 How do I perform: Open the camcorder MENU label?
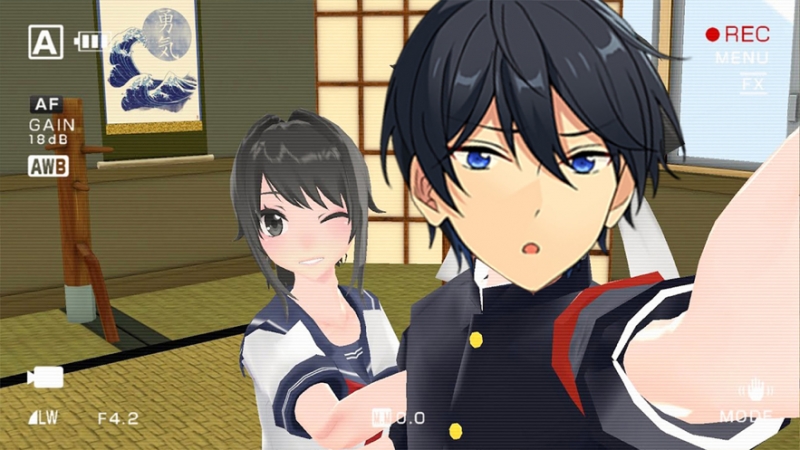pyautogui.click(x=741, y=58)
